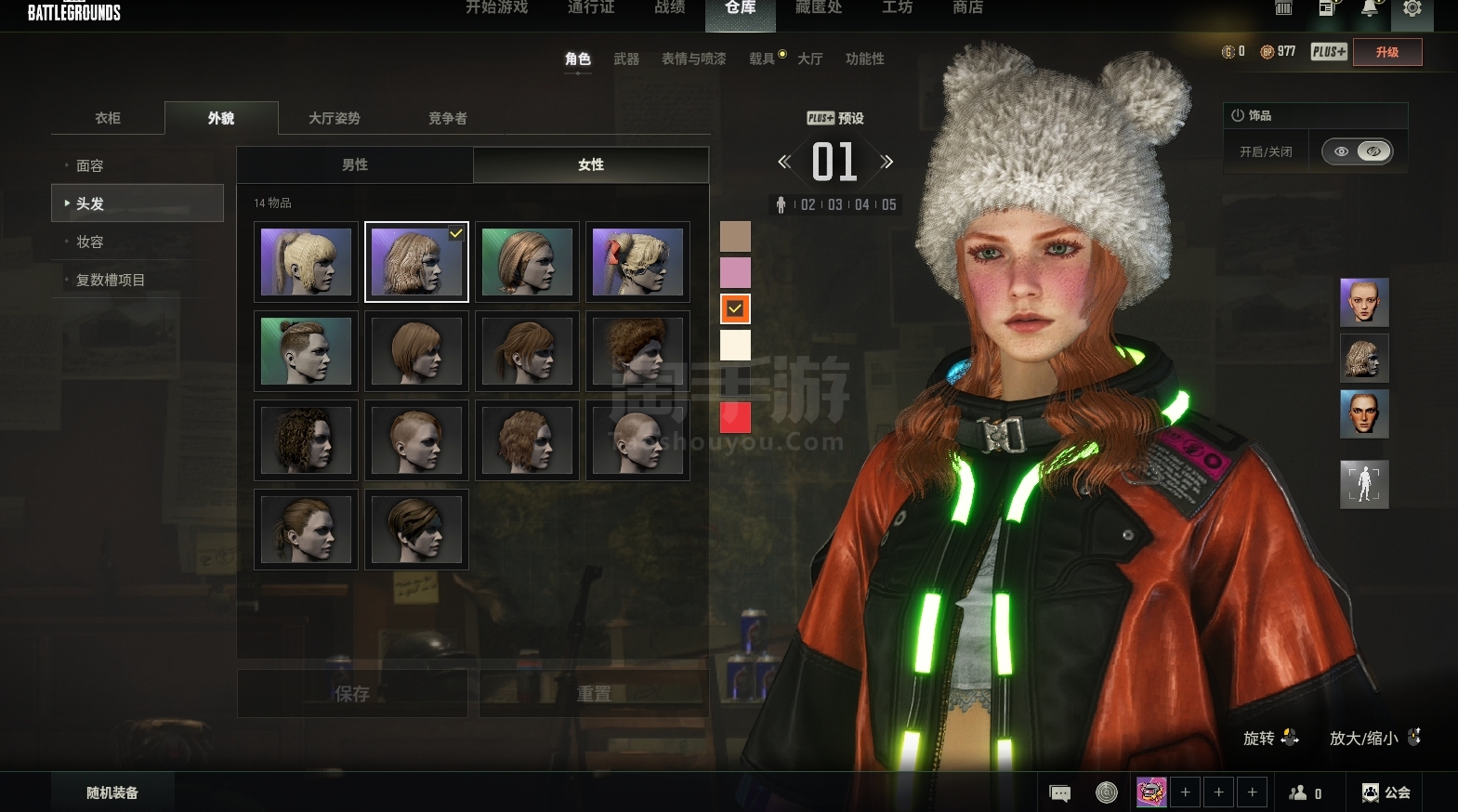1458x812 pixels.
Task: Pick the blonde ponytail hairstyle thumbnail
Action: click(x=306, y=262)
